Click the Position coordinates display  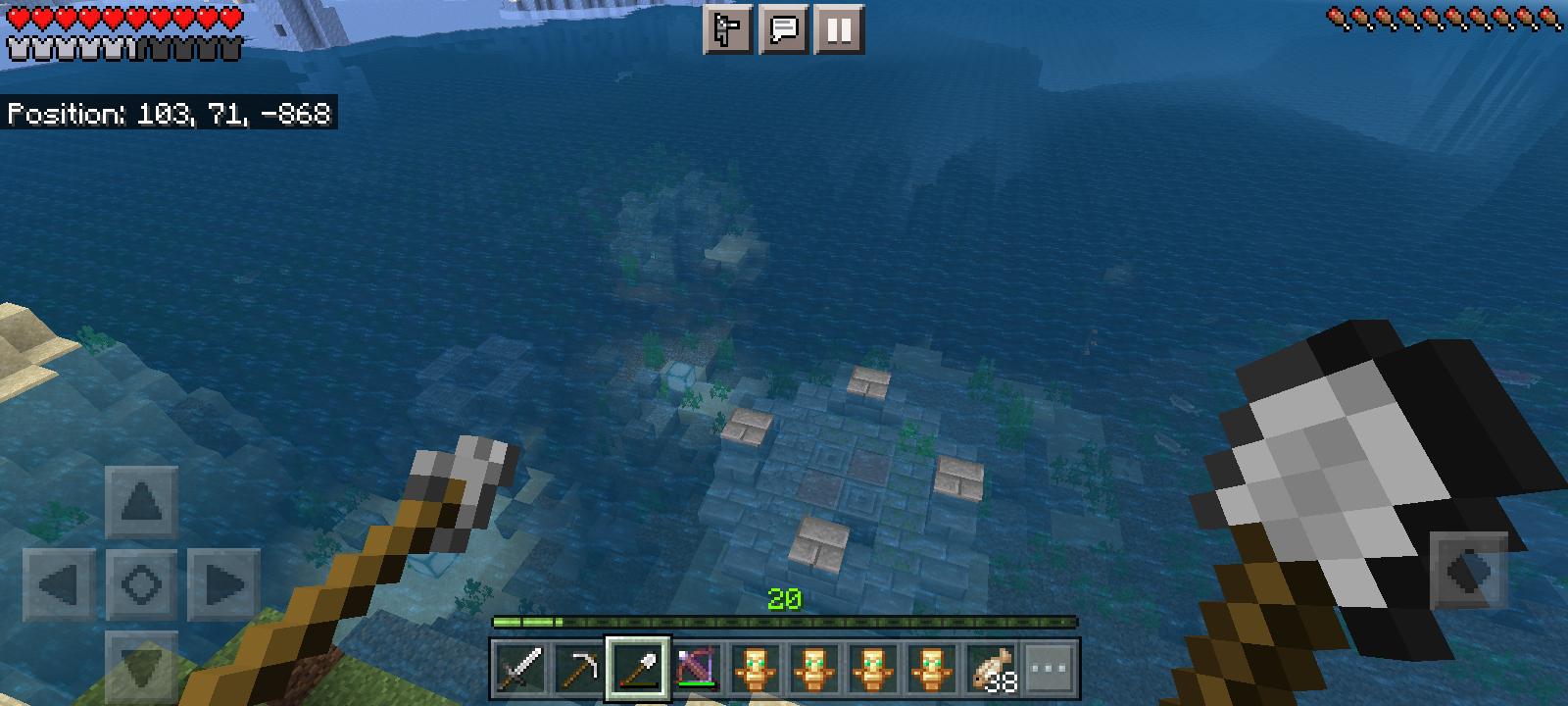point(167,115)
